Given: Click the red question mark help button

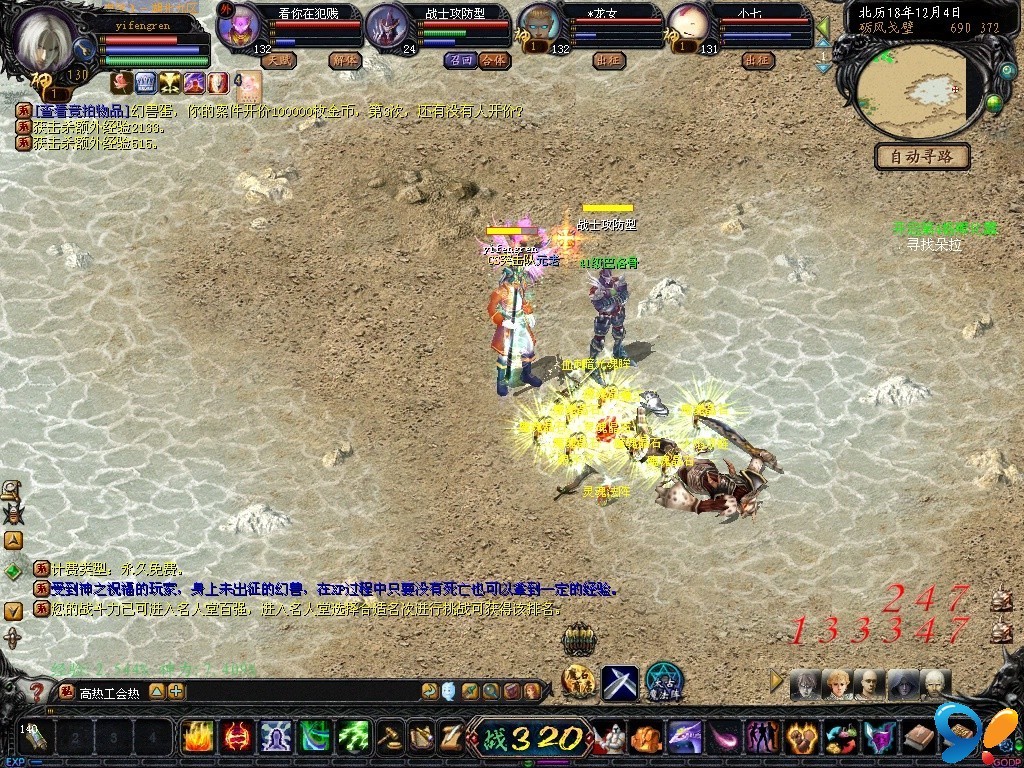Looking at the screenshot, I should point(37,691).
